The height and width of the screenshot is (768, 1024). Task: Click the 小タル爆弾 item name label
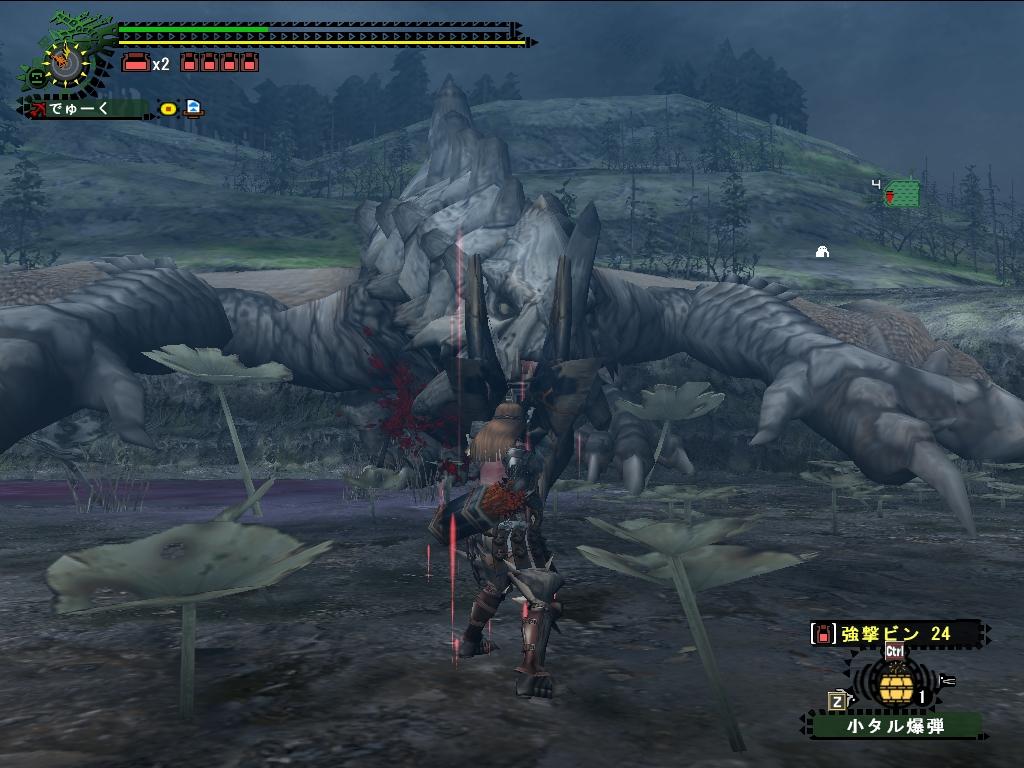pyautogui.click(x=895, y=725)
